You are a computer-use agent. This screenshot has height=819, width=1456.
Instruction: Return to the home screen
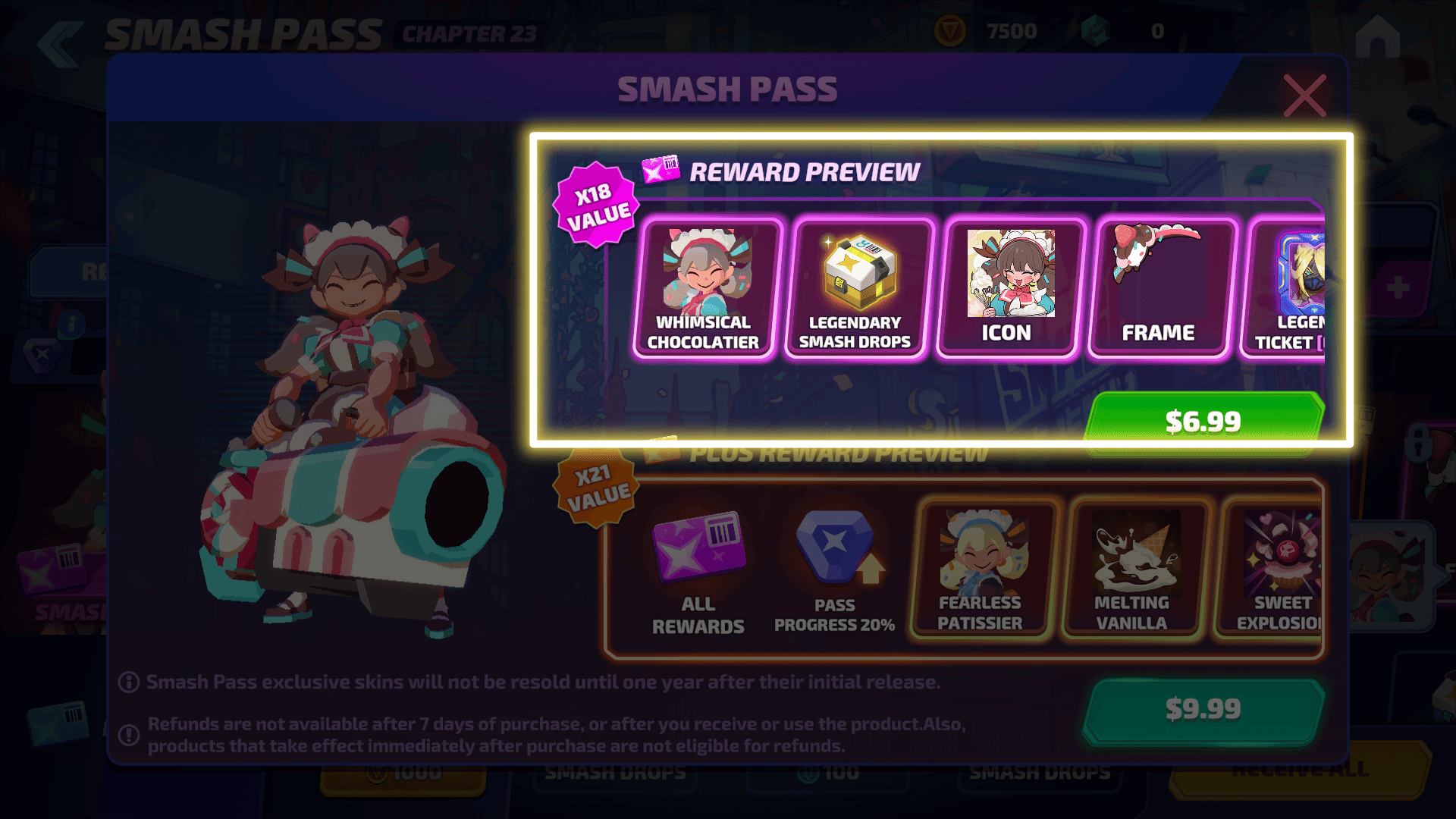pyautogui.click(x=1377, y=36)
